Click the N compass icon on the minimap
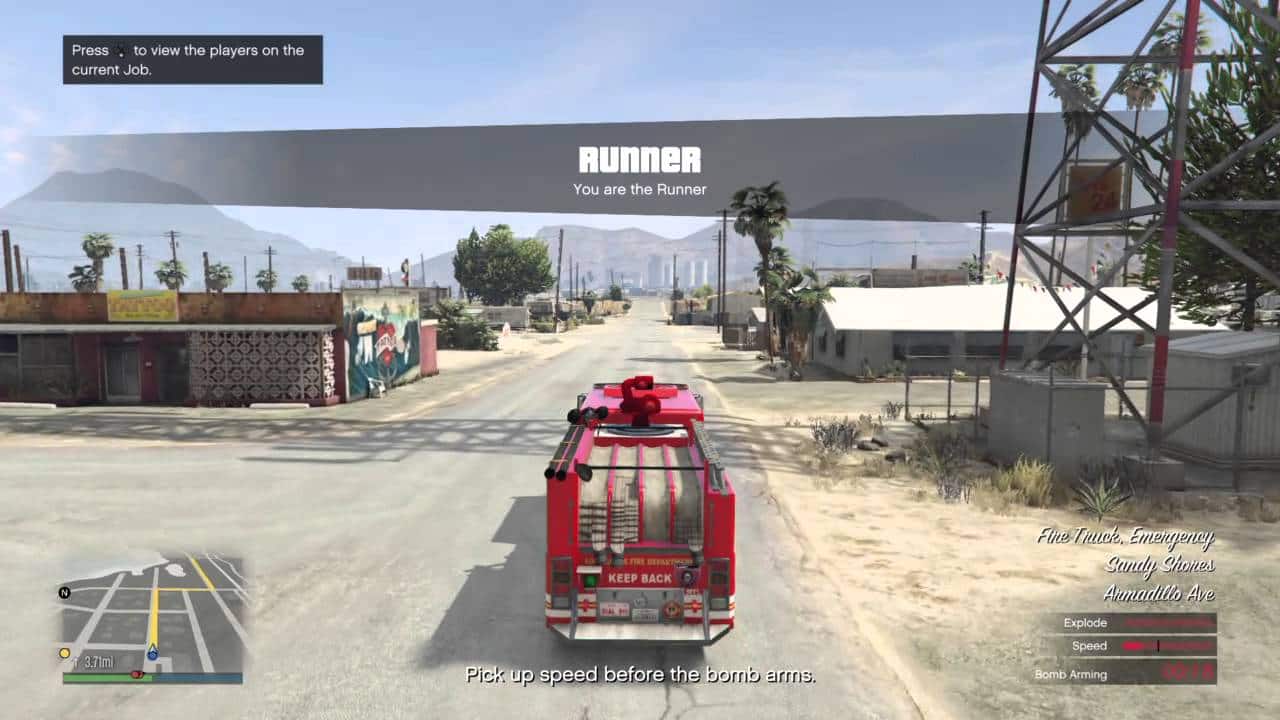This screenshot has width=1280, height=720. (x=64, y=593)
